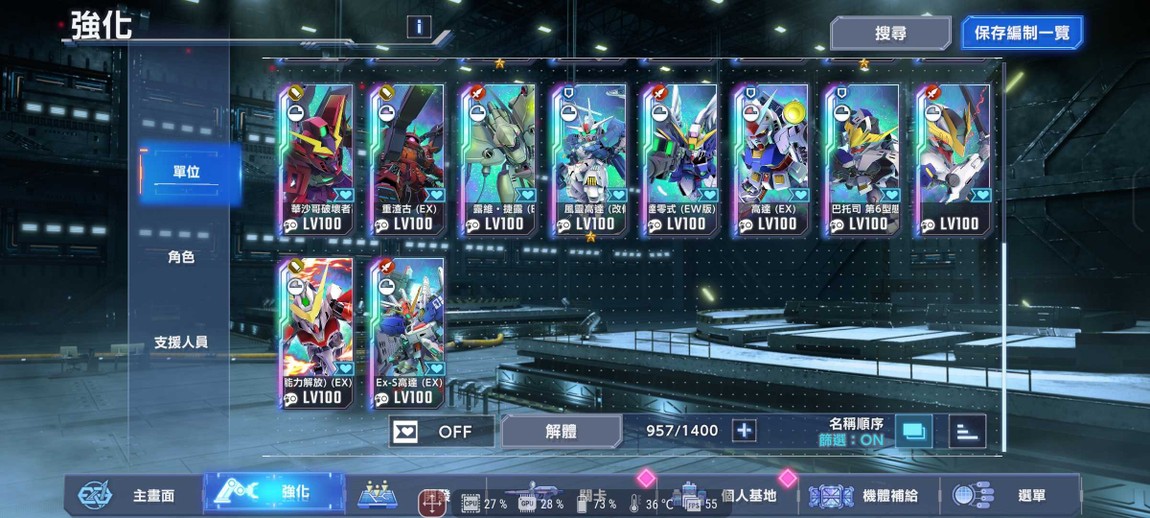Toggle the favorite heart filter OFF button
The image size is (1150, 518).
point(441,431)
